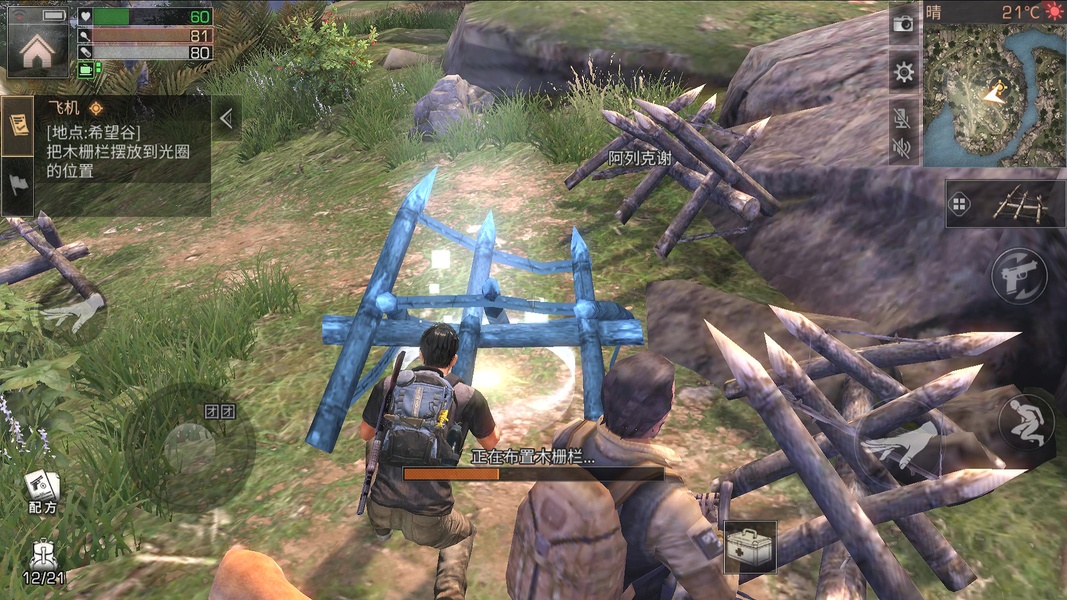1067x600 pixels.
Task: Activate the crouch stance button
Action: [x=1026, y=421]
